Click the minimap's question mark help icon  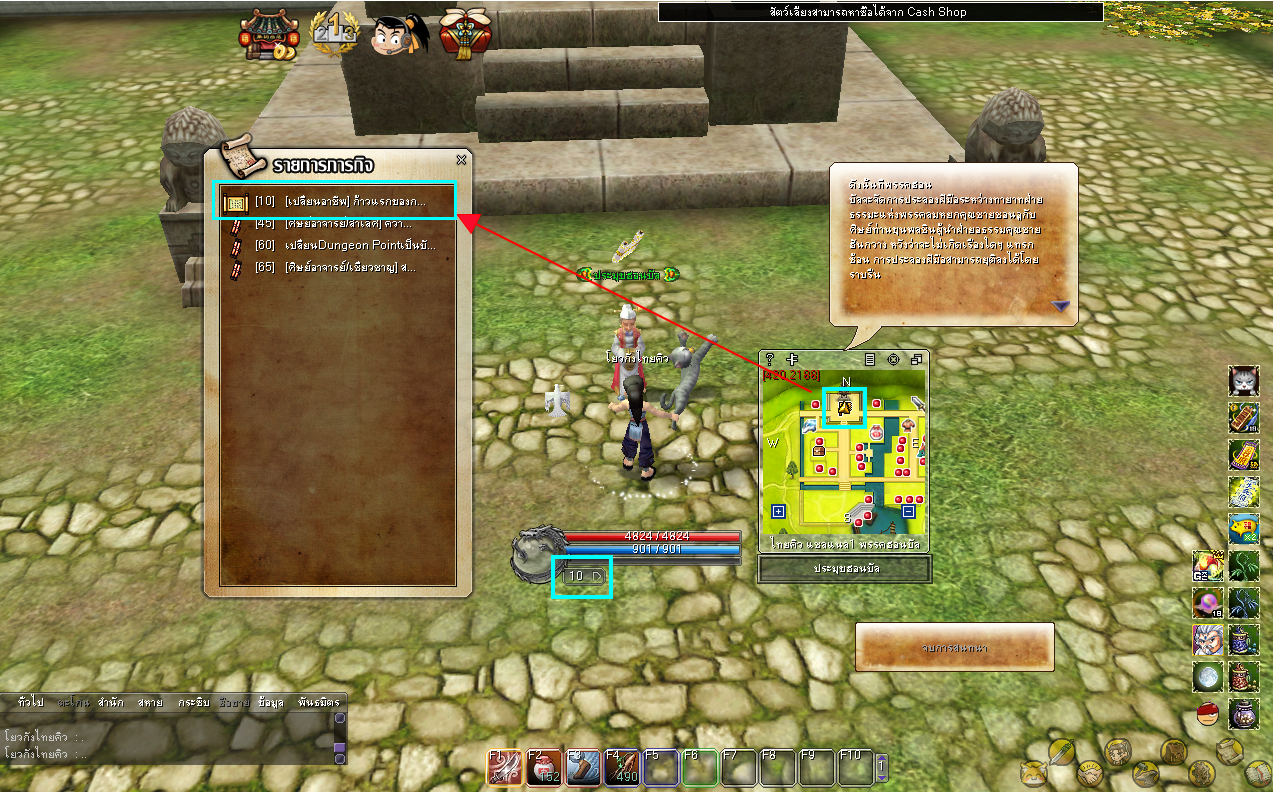click(x=769, y=359)
